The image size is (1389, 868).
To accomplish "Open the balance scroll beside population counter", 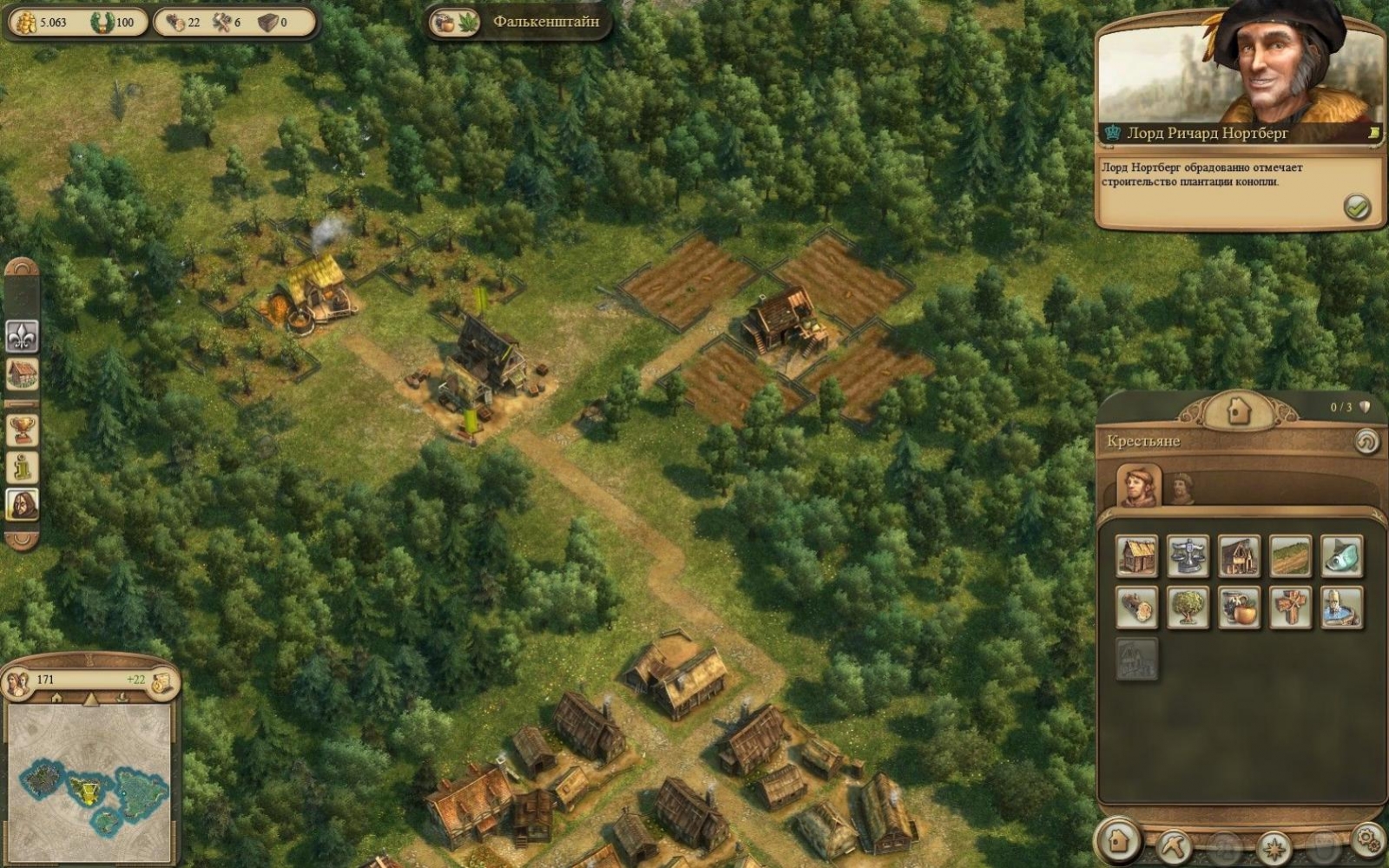I will [x=162, y=681].
